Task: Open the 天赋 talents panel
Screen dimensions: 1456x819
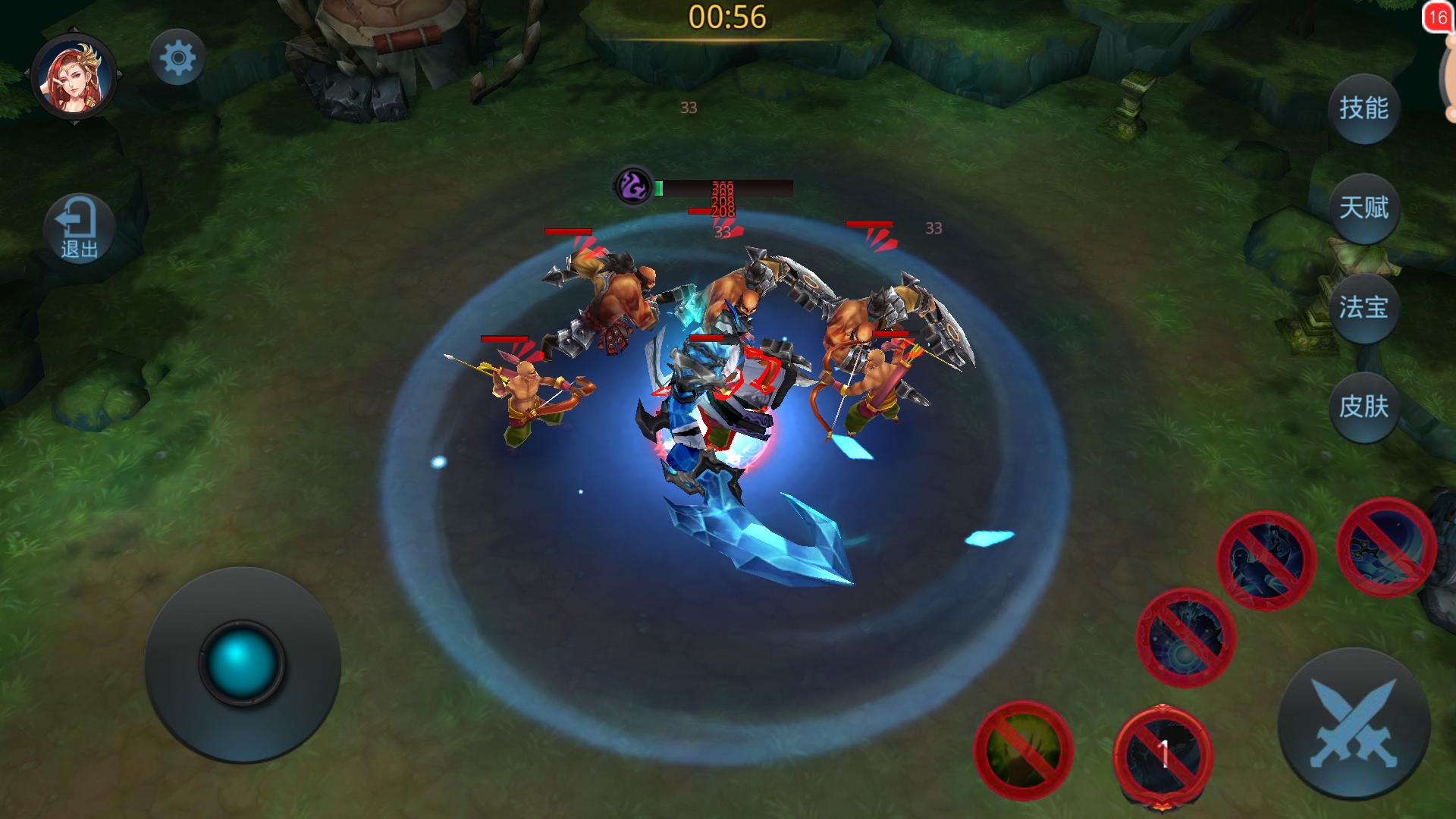Action: point(1363,208)
